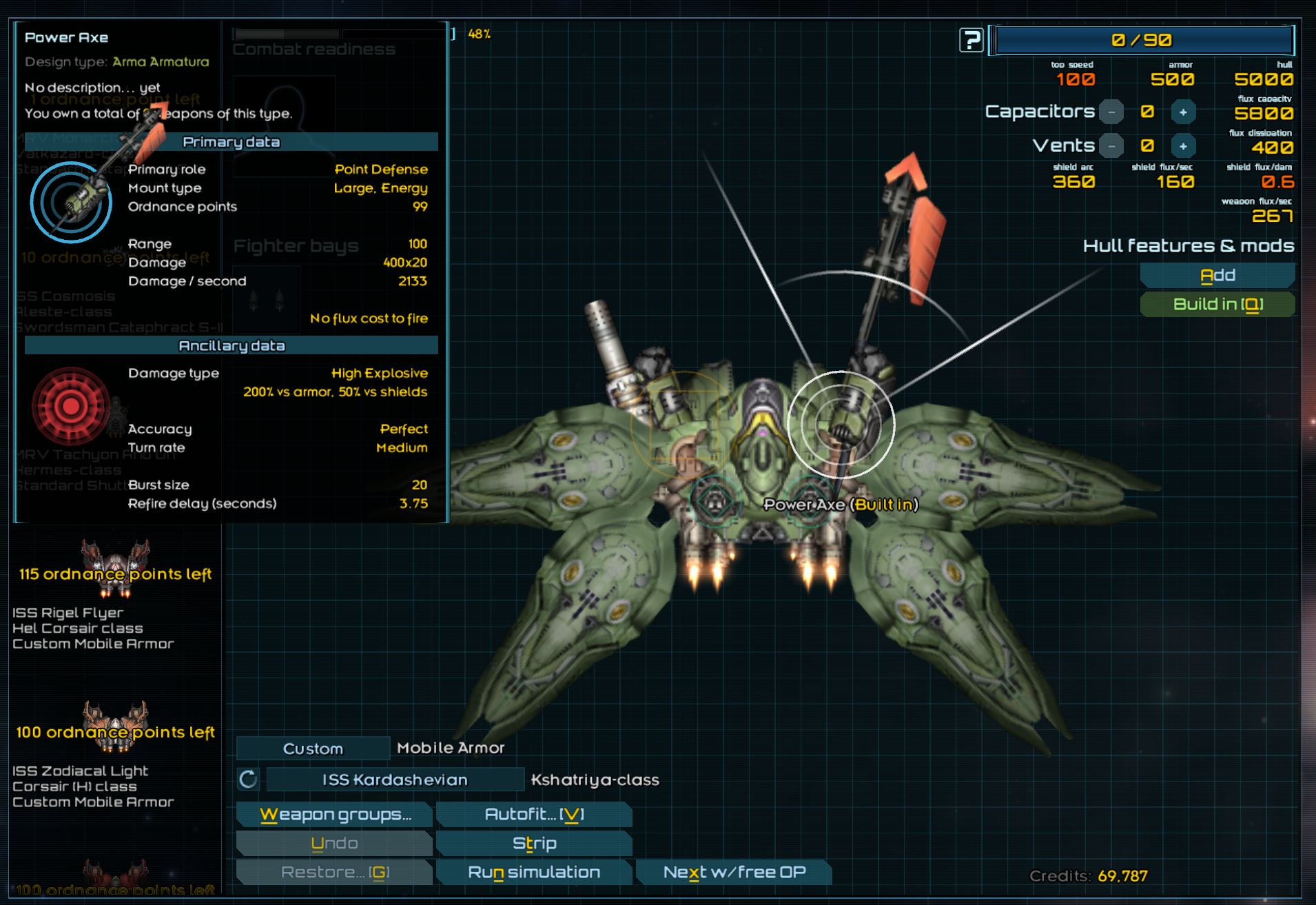The image size is (1316, 905).
Task: Select the Power Axe built-in weapon slot
Action: click(841, 425)
